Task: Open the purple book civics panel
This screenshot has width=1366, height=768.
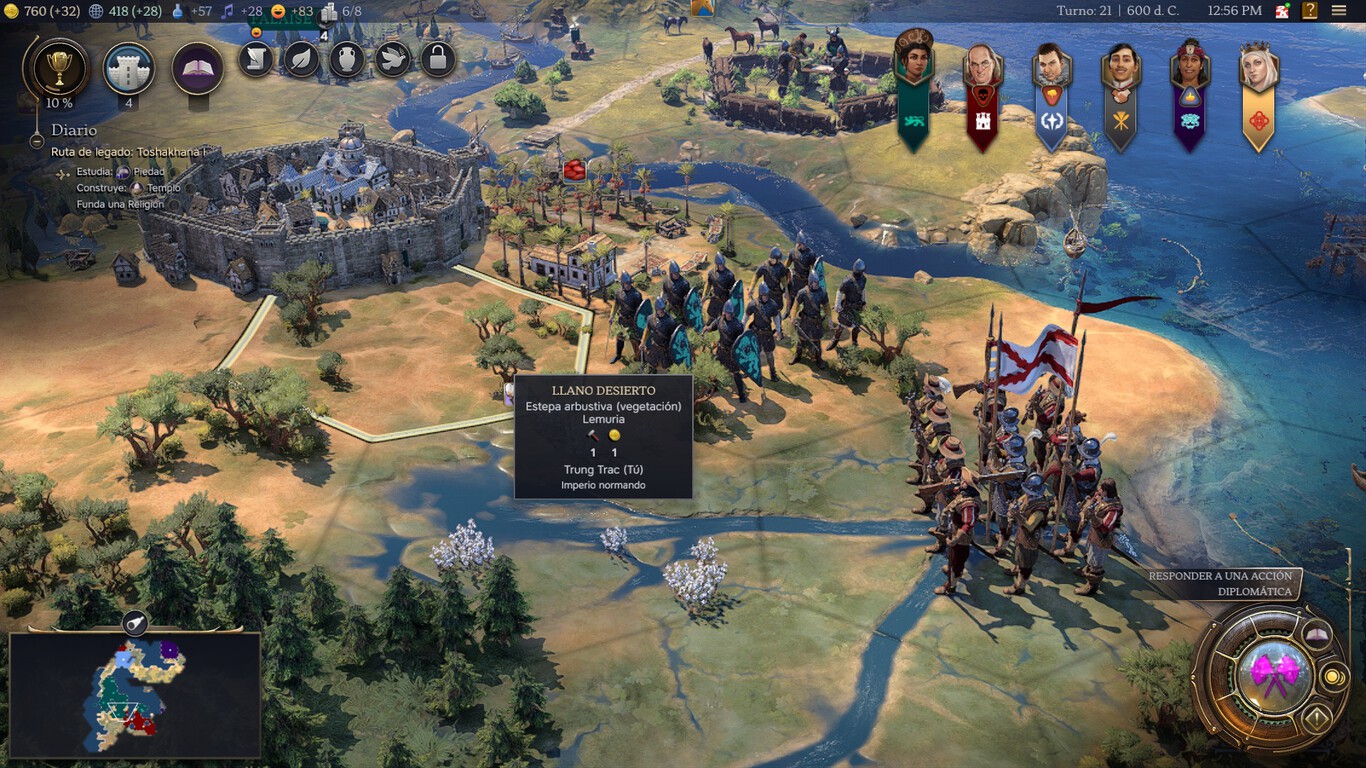Action: point(198,68)
